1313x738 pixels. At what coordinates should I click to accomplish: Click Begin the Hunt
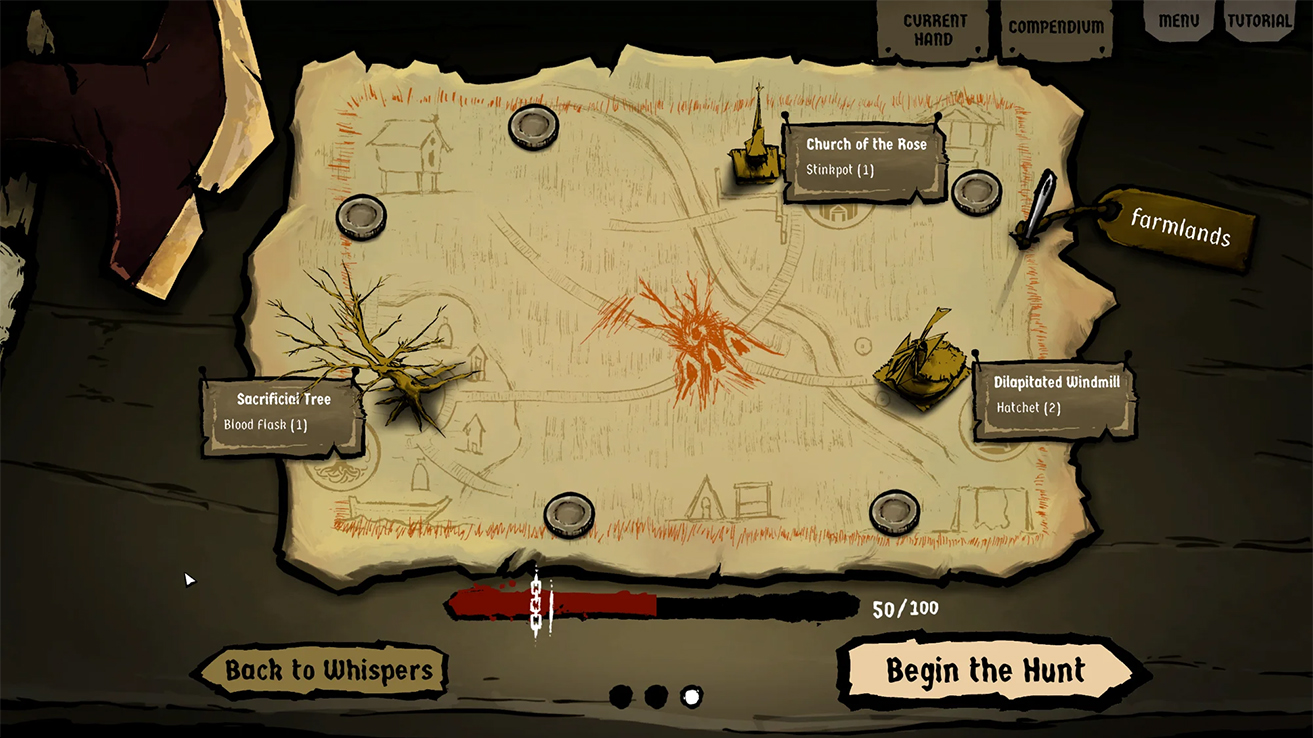[987, 670]
